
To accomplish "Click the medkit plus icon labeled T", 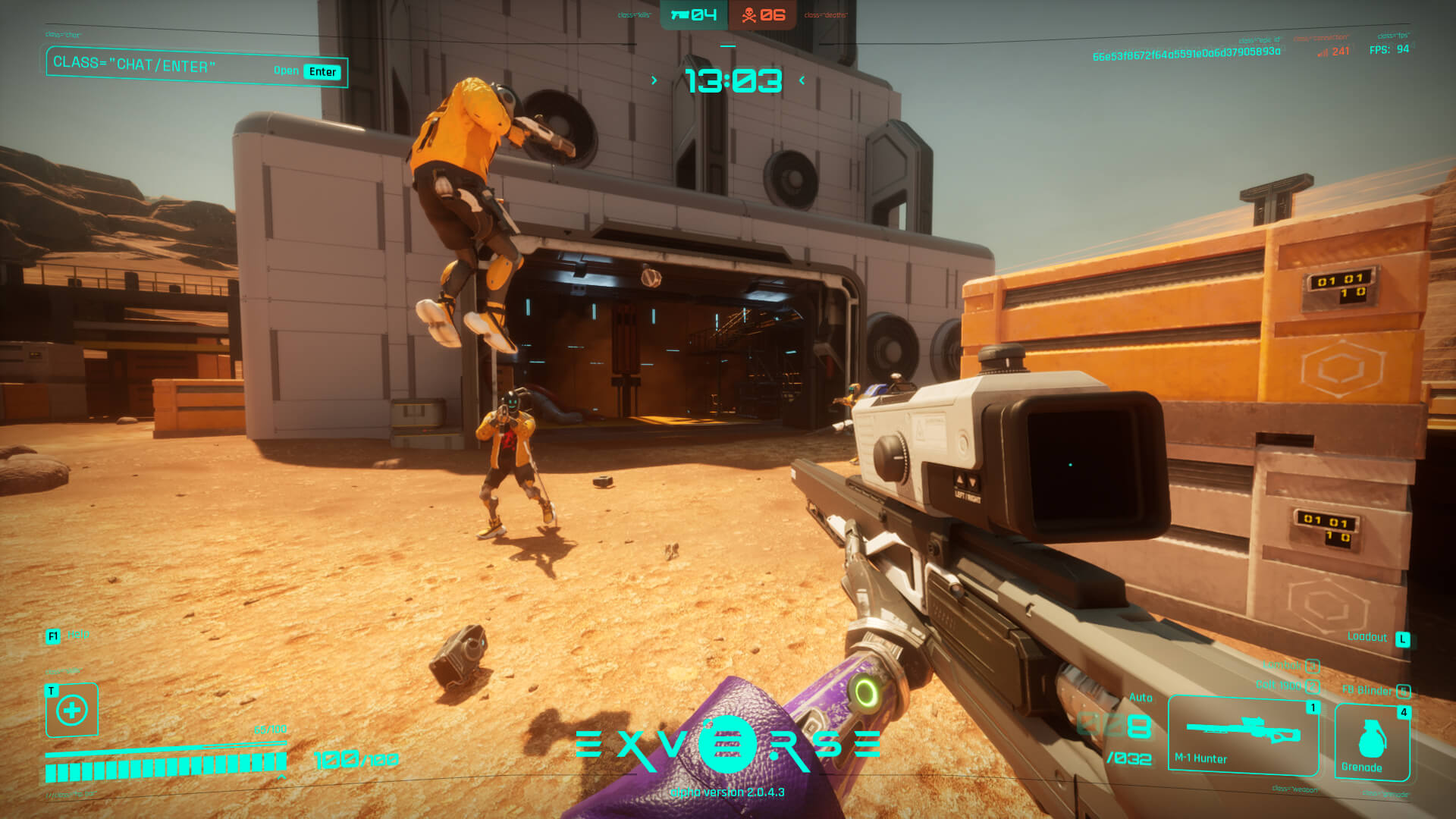I will 71,711.
